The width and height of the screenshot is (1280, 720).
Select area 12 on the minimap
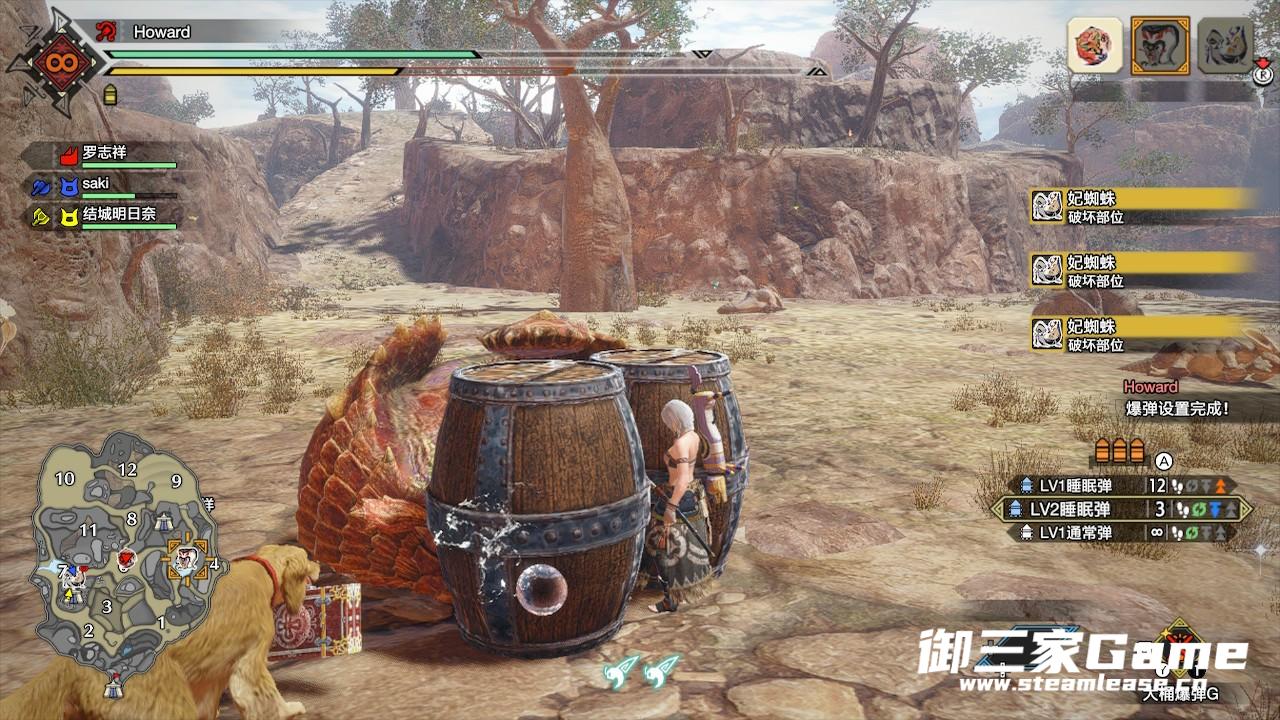click(127, 469)
